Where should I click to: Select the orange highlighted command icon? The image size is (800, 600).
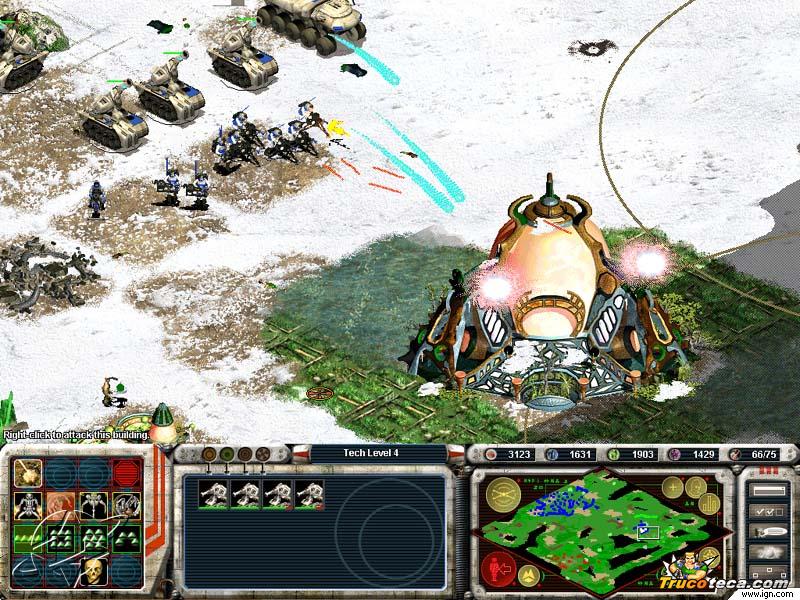(61, 507)
